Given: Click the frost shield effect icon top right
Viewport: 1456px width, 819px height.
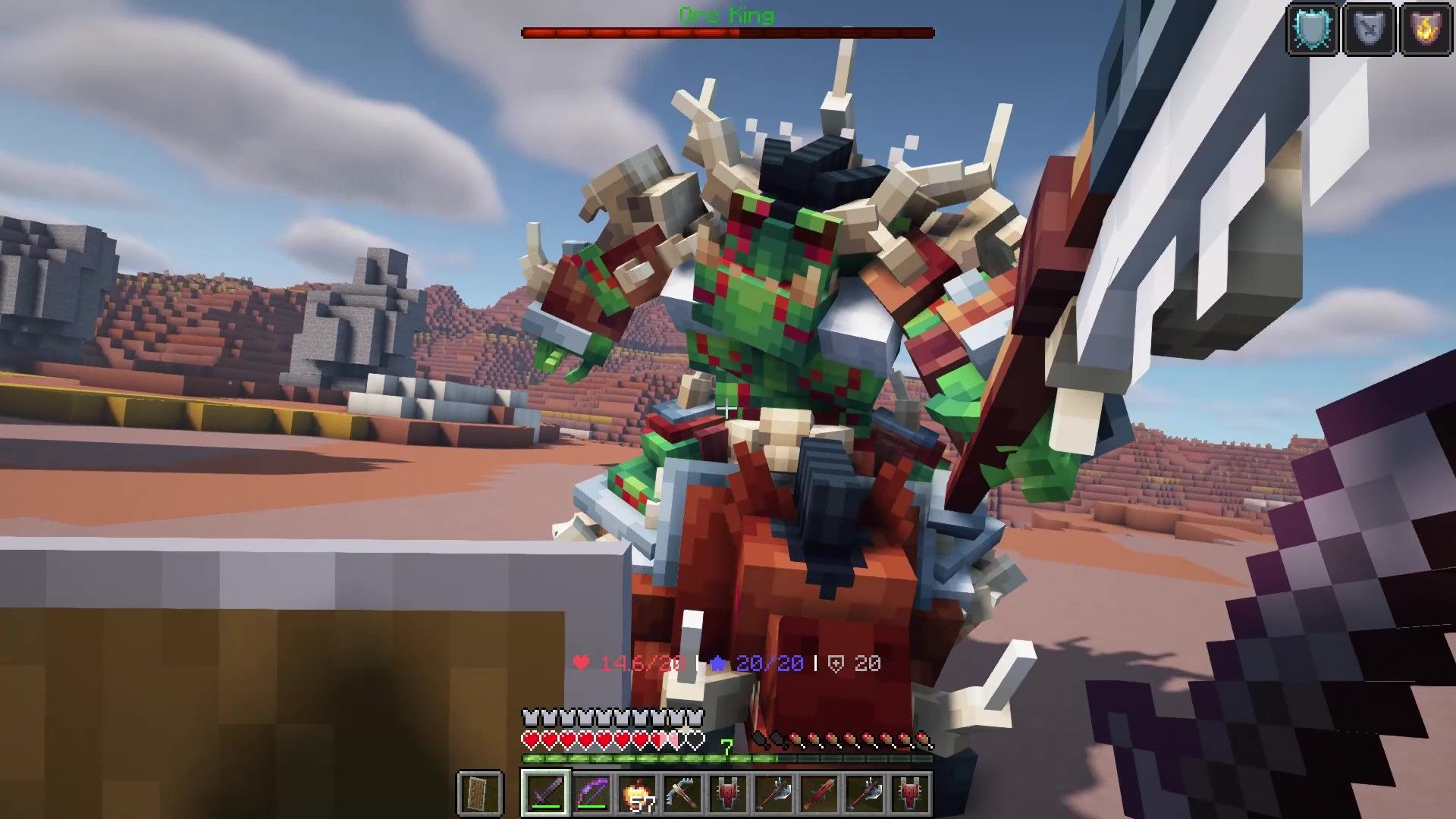Looking at the screenshot, I should [1312, 29].
